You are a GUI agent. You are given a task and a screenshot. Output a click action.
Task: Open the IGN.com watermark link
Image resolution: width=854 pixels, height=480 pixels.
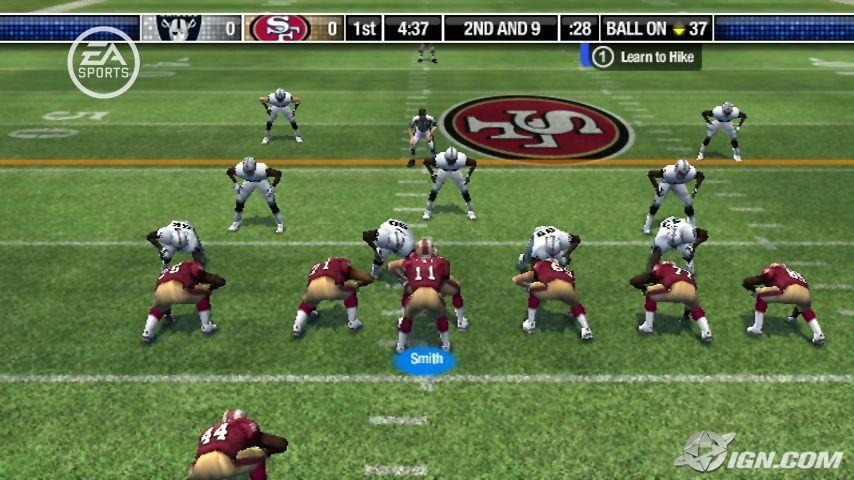(x=758, y=454)
